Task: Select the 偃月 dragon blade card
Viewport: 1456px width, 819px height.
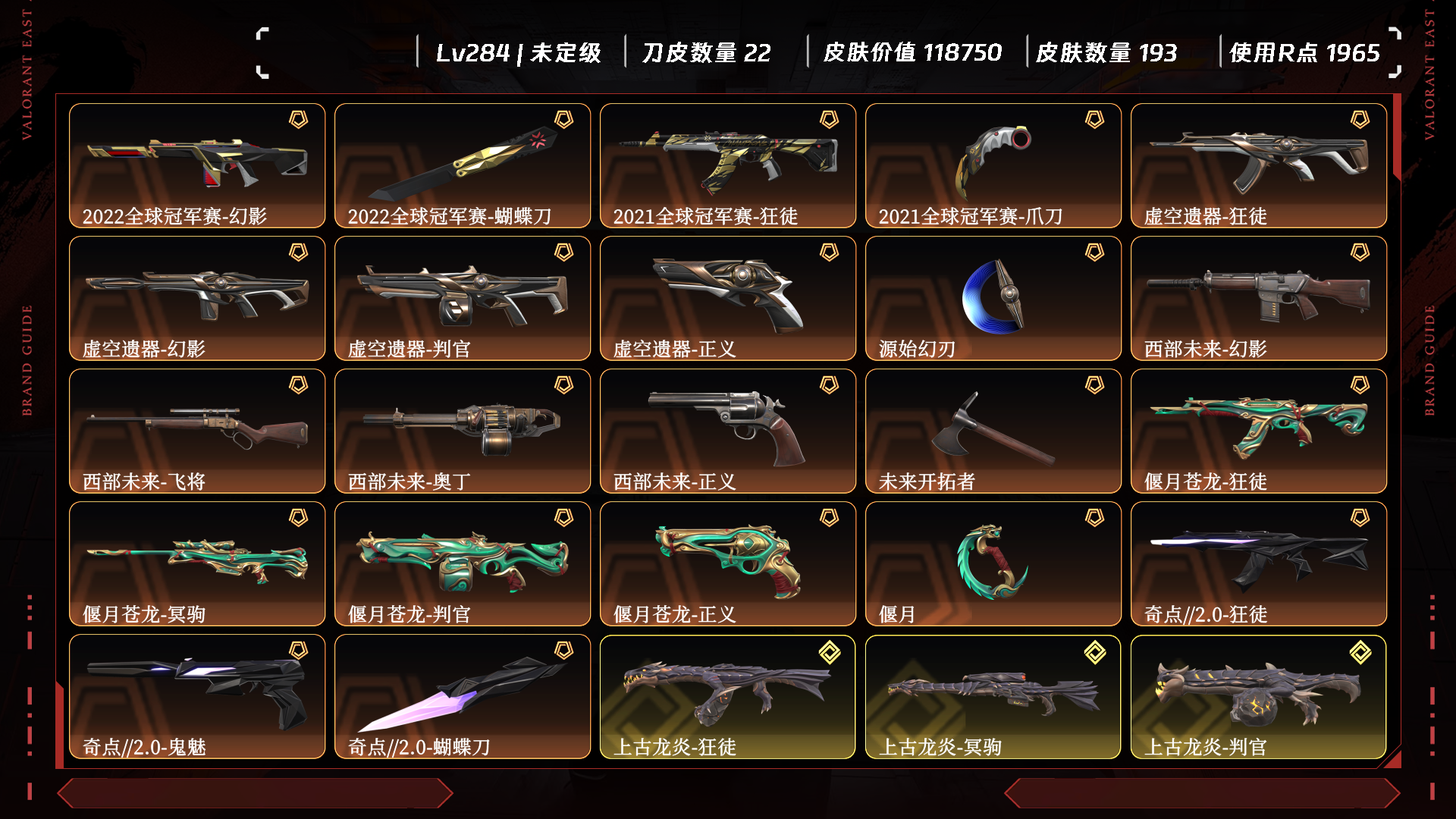Action: [993, 563]
